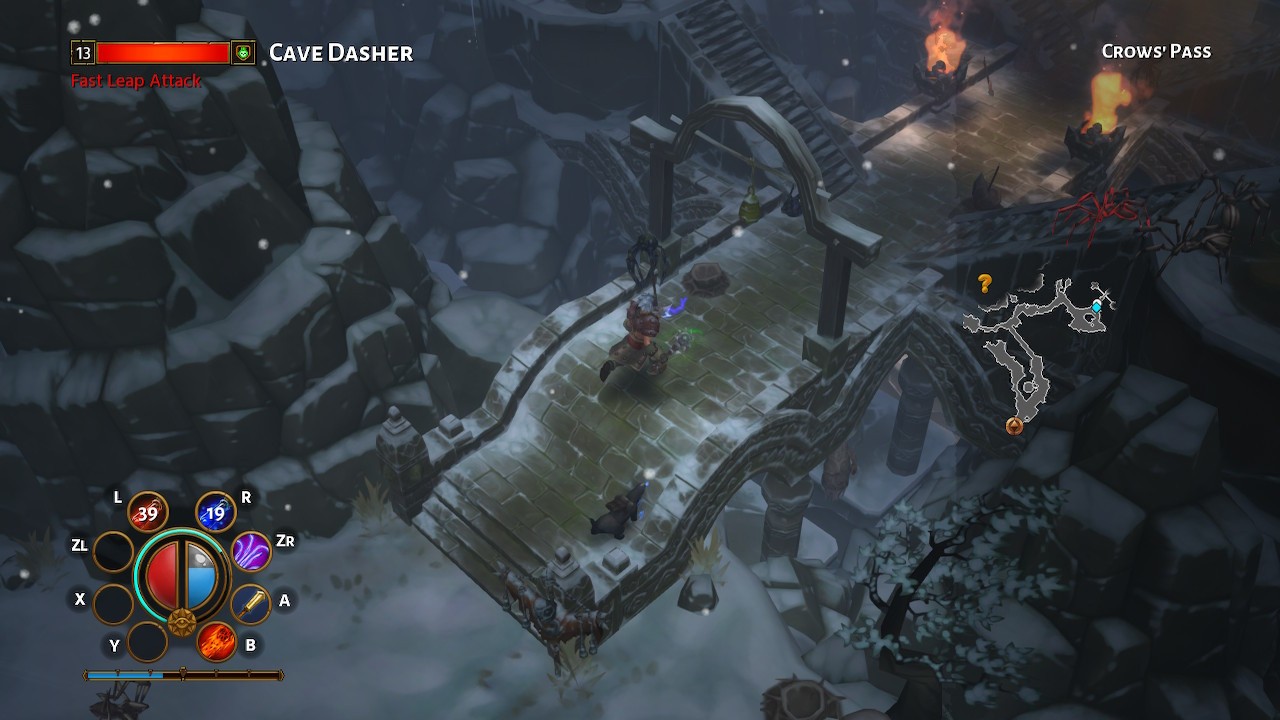Click the golden eye emblem below the orbs
Viewport: 1280px width, 720px height.
coord(181,623)
